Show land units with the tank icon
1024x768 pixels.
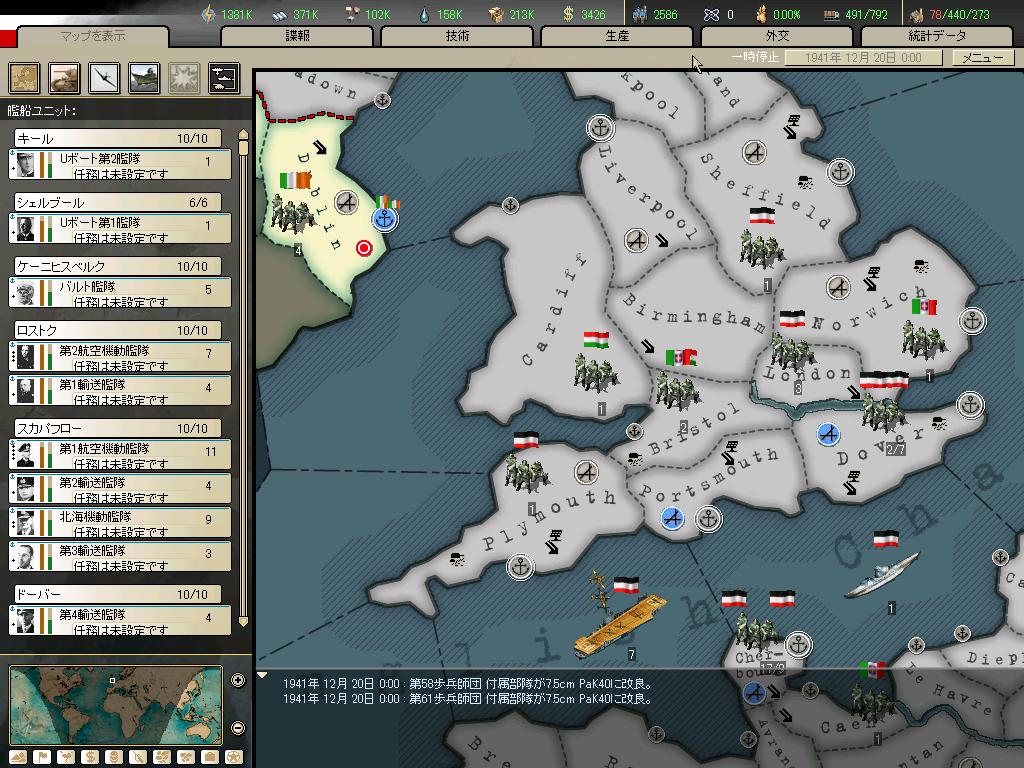[x=65, y=78]
